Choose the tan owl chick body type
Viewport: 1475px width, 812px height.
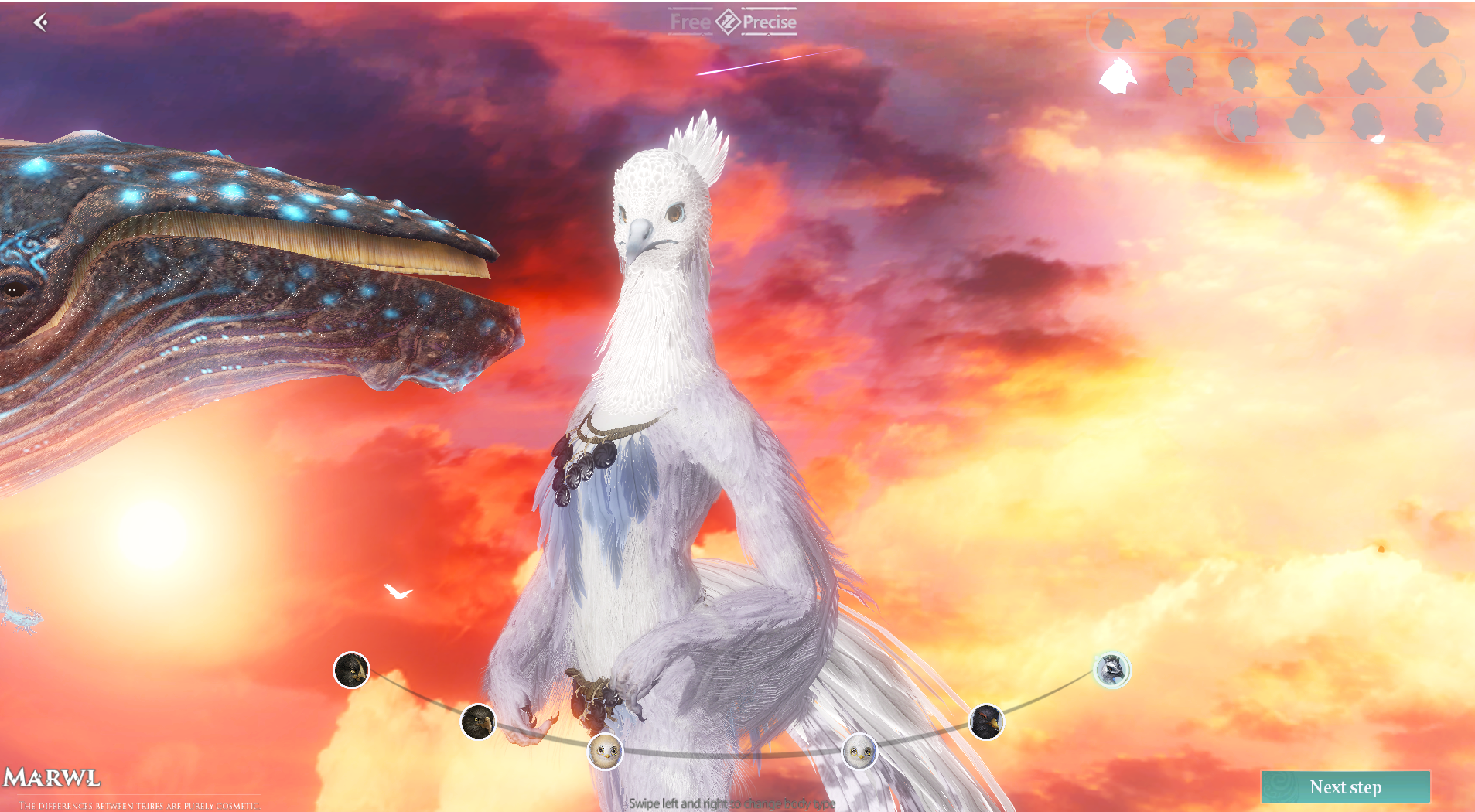click(605, 751)
